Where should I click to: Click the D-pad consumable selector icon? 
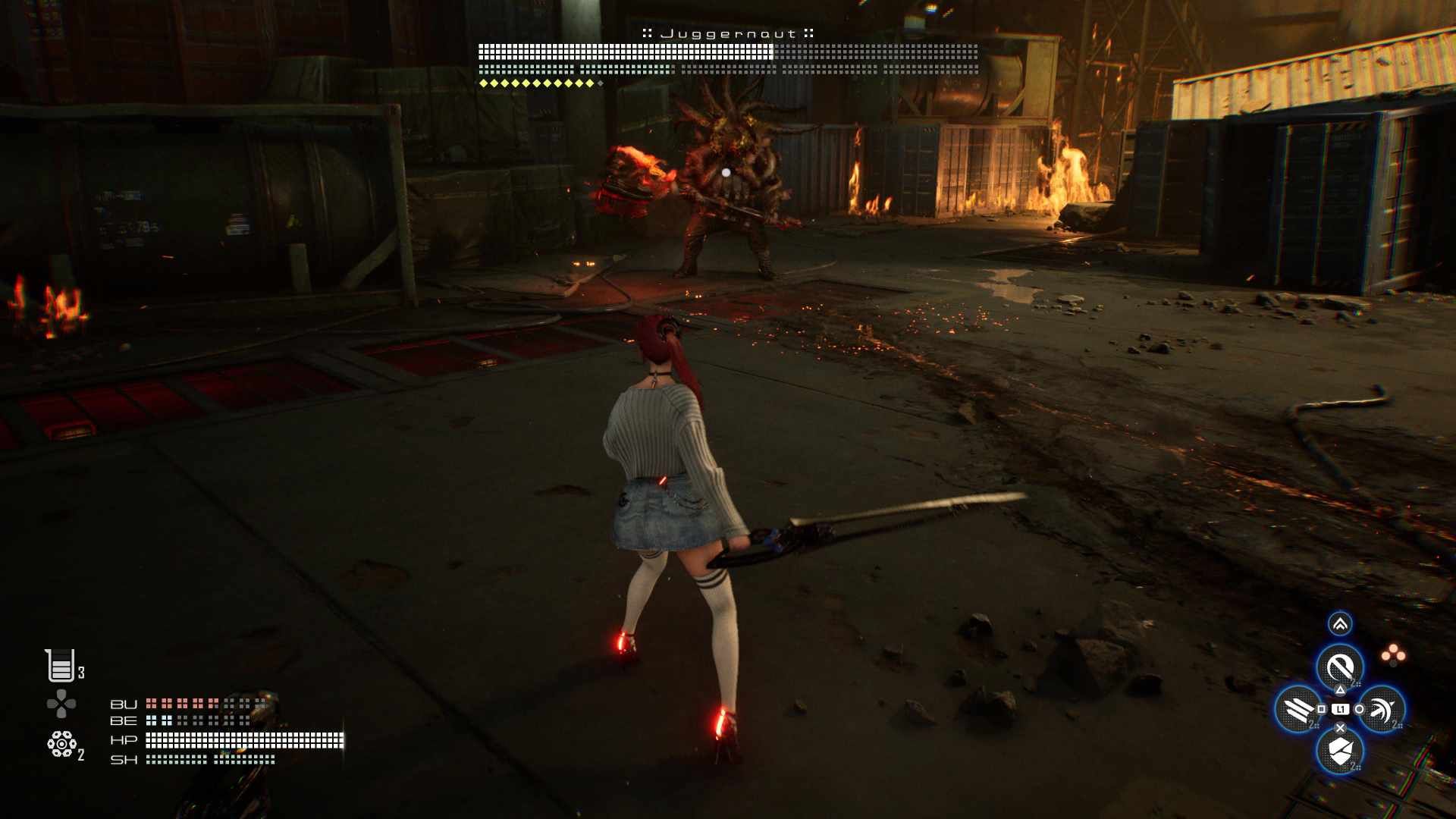pos(61,702)
